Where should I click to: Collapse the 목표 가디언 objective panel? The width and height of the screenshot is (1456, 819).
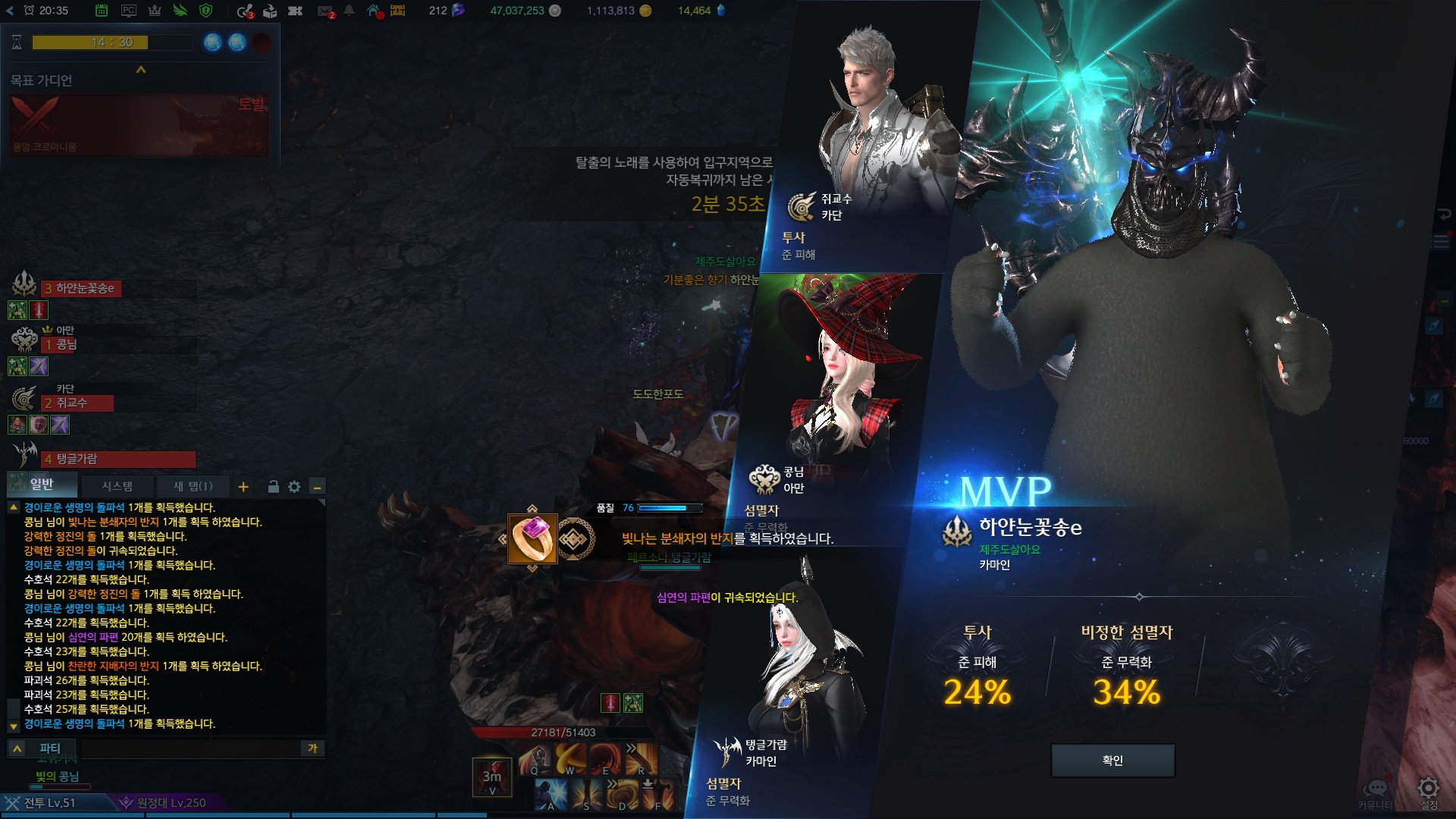pyautogui.click(x=140, y=70)
